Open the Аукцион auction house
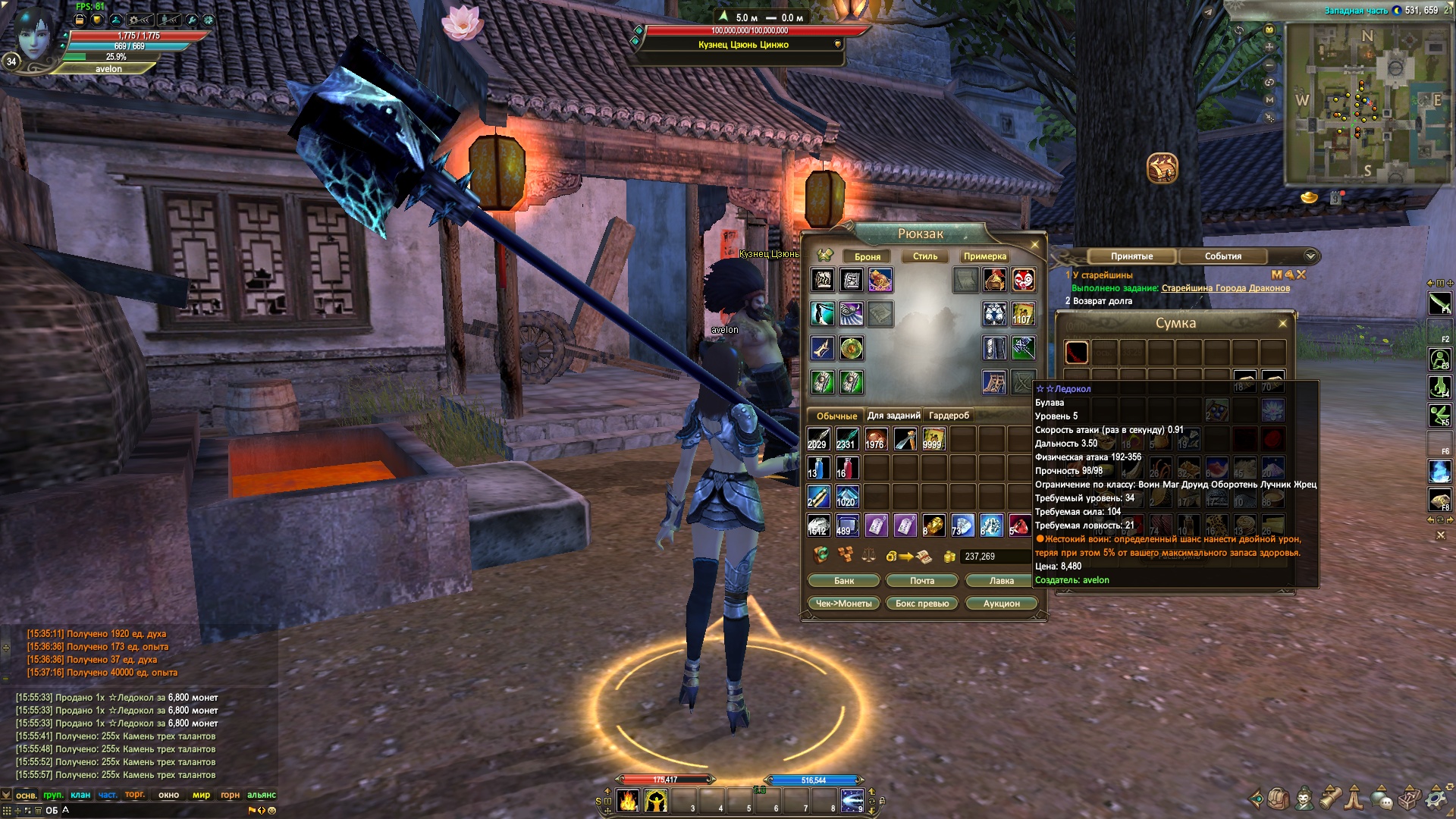Image resolution: width=1456 pixels, height=819 pixels. [1002, 604]
